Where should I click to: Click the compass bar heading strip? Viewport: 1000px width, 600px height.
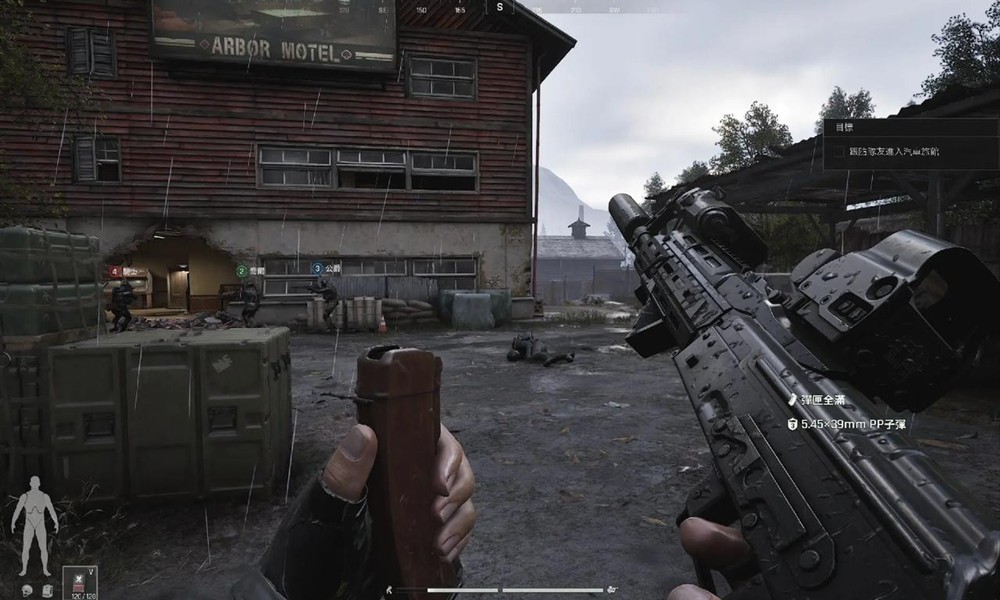tap(500, 7)
